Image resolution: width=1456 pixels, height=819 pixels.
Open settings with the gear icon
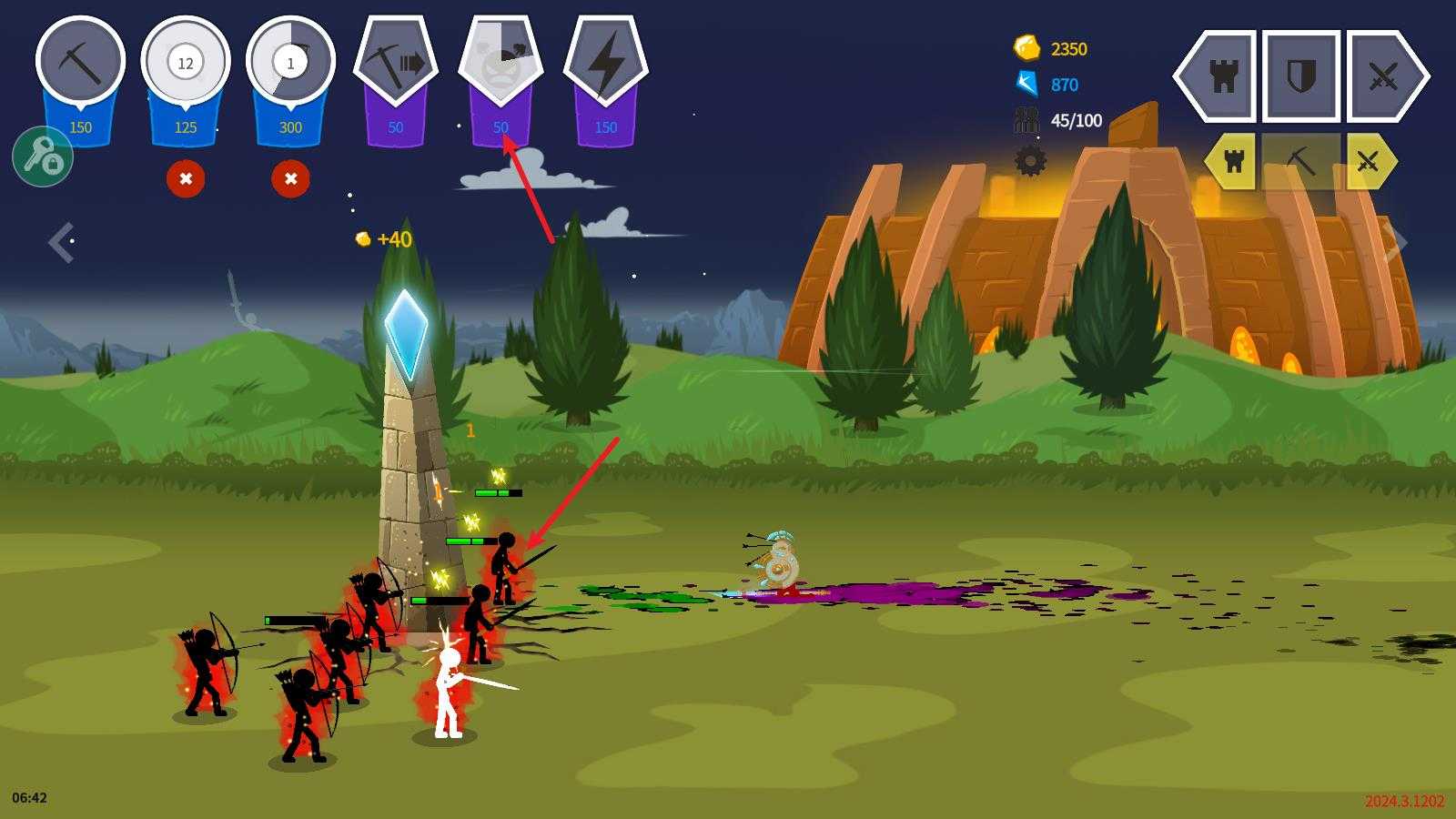pos(1030,161)
